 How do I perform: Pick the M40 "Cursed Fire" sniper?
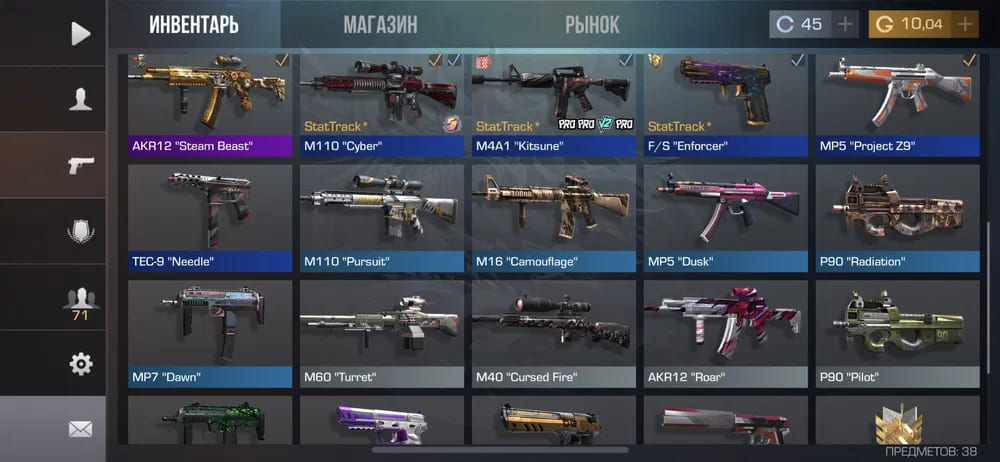coord(554,334)
